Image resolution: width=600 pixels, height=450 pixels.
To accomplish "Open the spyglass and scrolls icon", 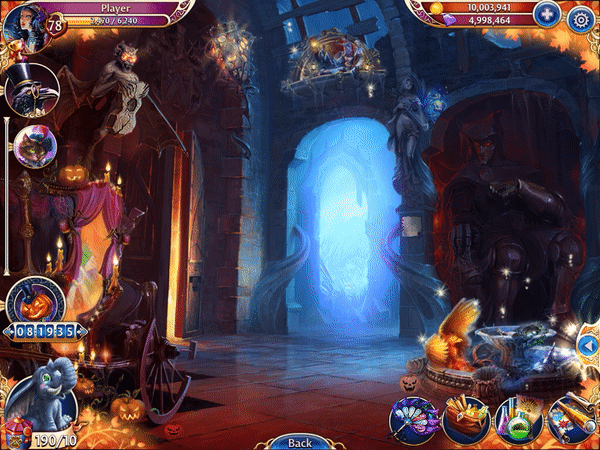I will tap(572, 420).
